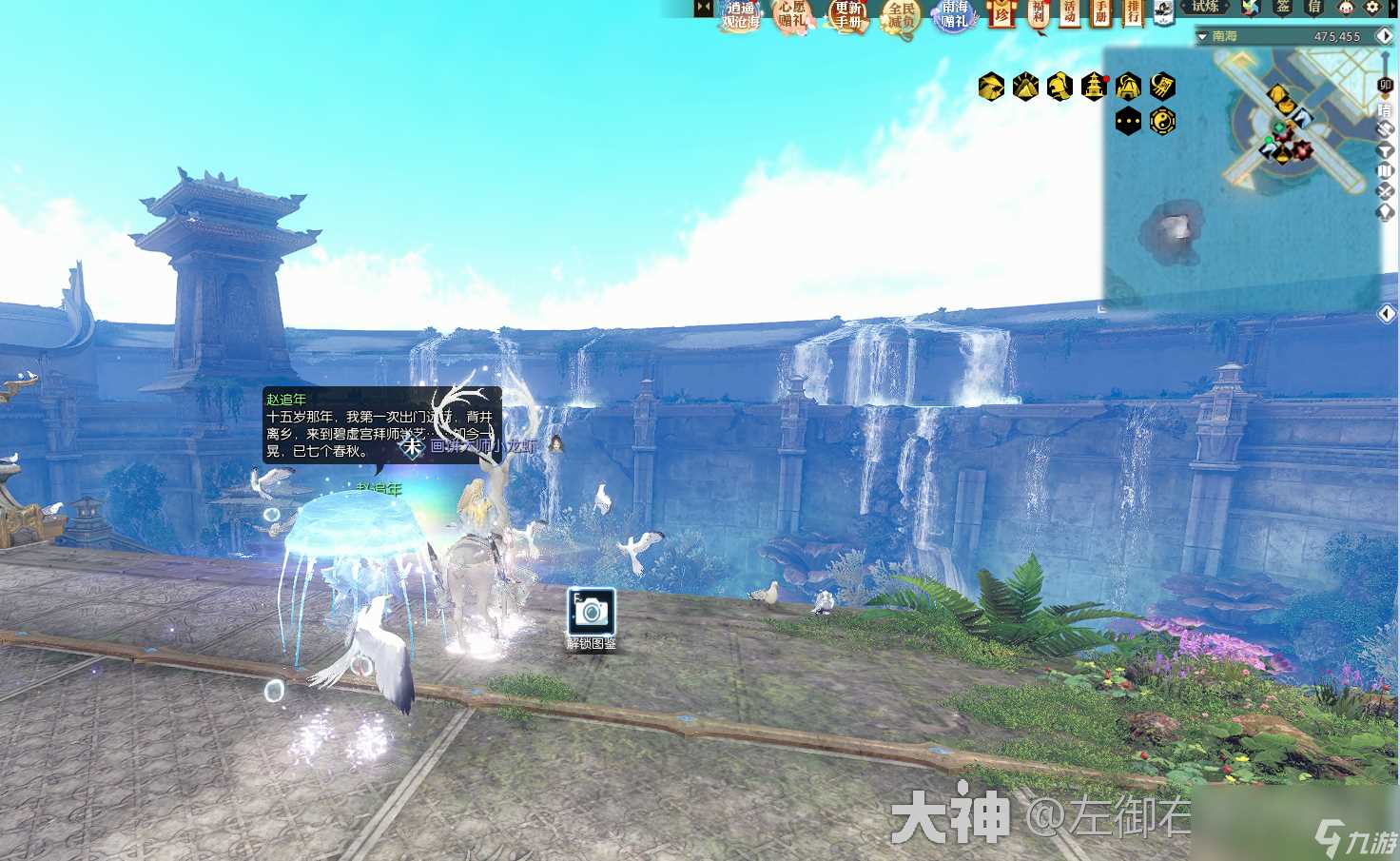Click the pagoda icon with red notification dot
The image size is (1400, 861).
1094,87
